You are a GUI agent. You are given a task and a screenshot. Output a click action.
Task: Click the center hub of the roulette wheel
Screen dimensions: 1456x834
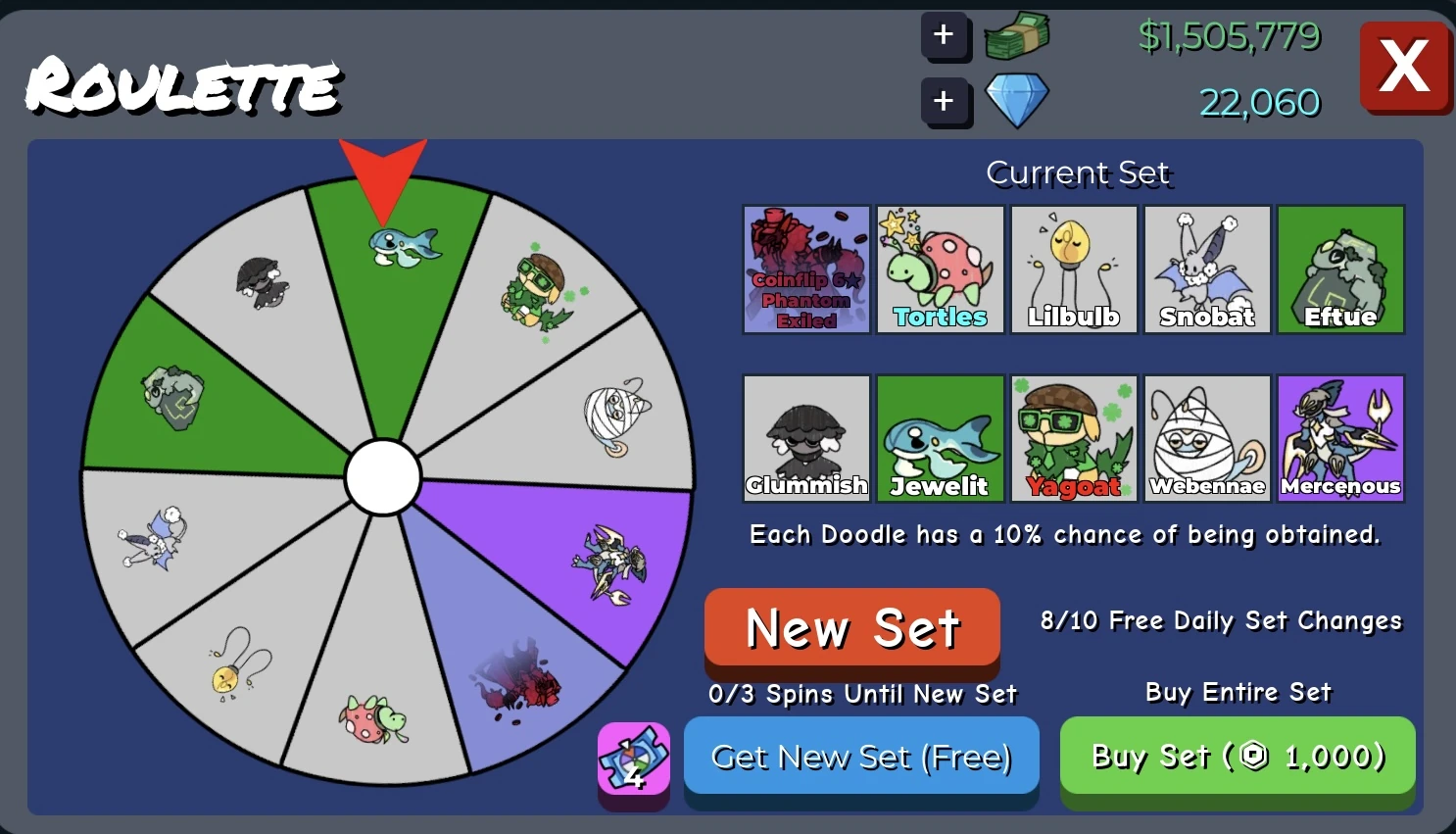(384, 478)
